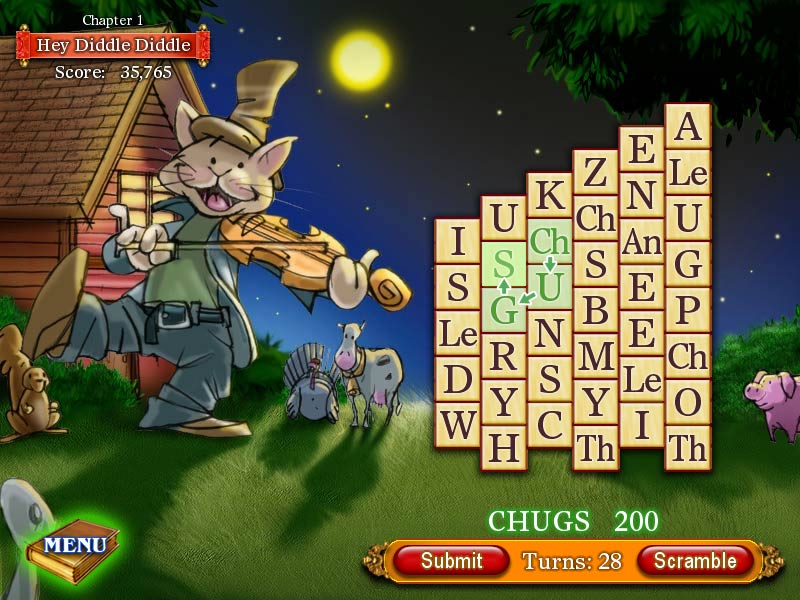Select the P tile

(x=687, y=311)
